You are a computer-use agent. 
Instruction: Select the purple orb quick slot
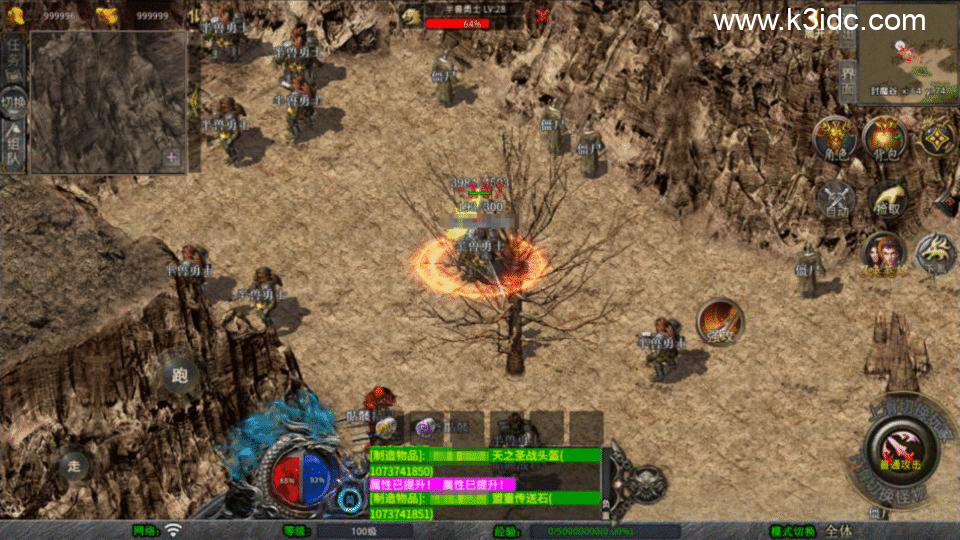click(424, 428)
